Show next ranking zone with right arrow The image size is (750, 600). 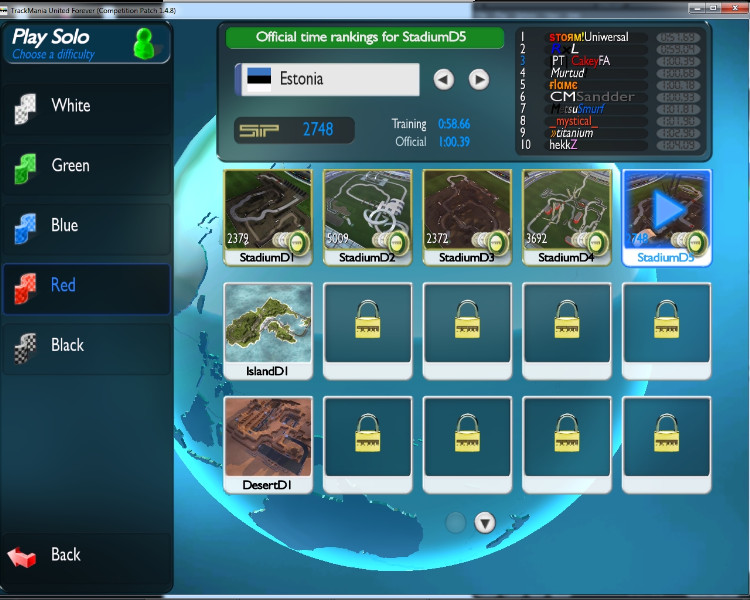coord(479,79)
